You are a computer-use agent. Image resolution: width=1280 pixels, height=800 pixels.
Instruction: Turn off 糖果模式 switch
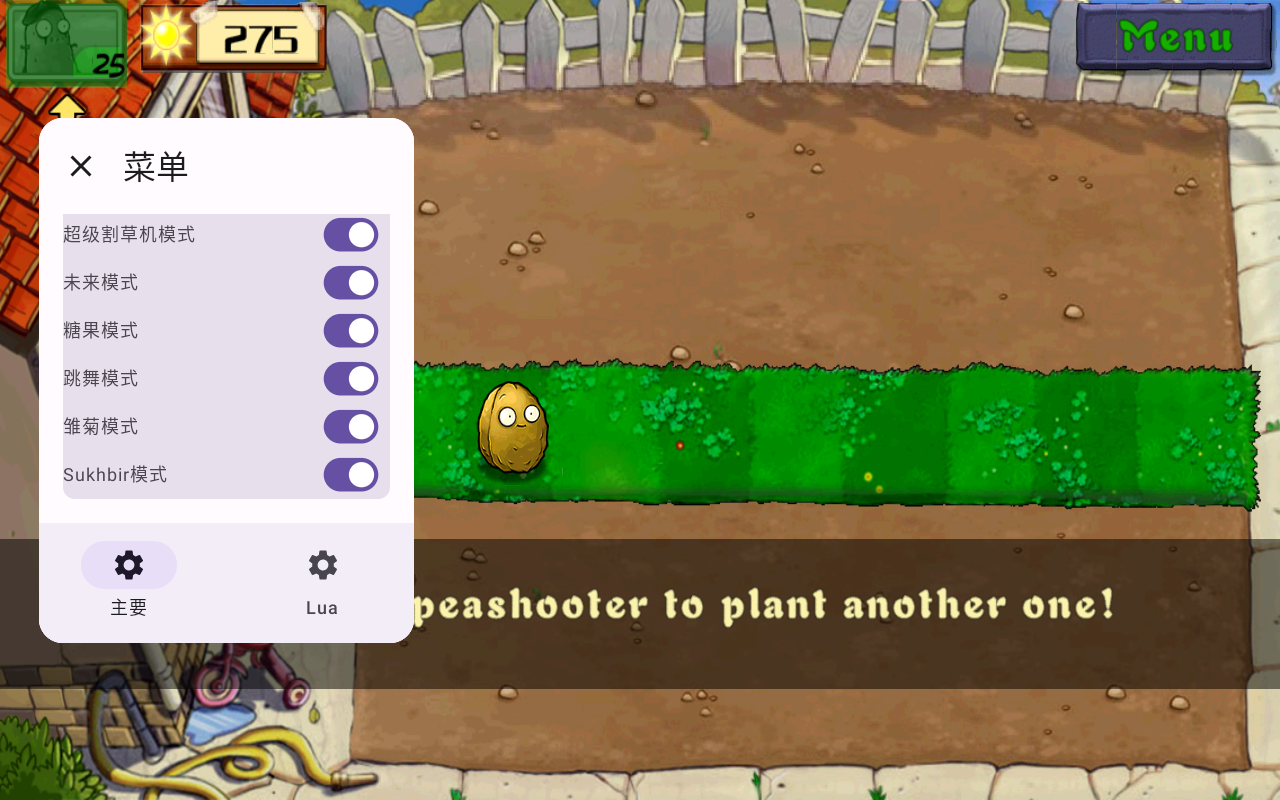coord(350,331)
